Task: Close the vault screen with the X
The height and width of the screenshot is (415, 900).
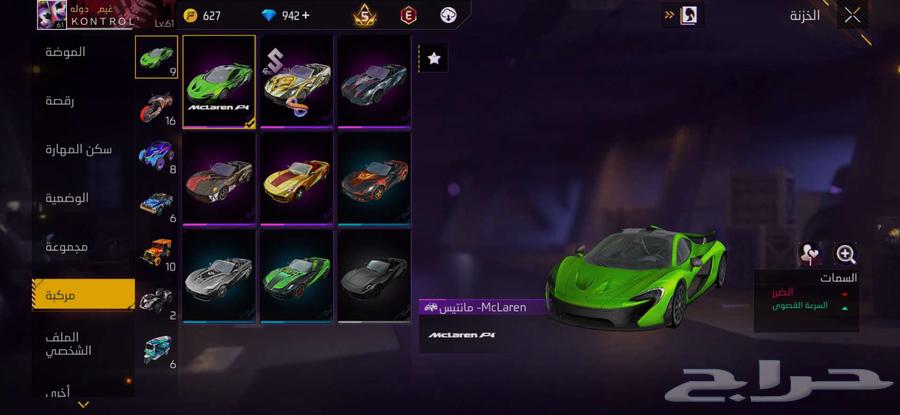Action: coord(851,15)
